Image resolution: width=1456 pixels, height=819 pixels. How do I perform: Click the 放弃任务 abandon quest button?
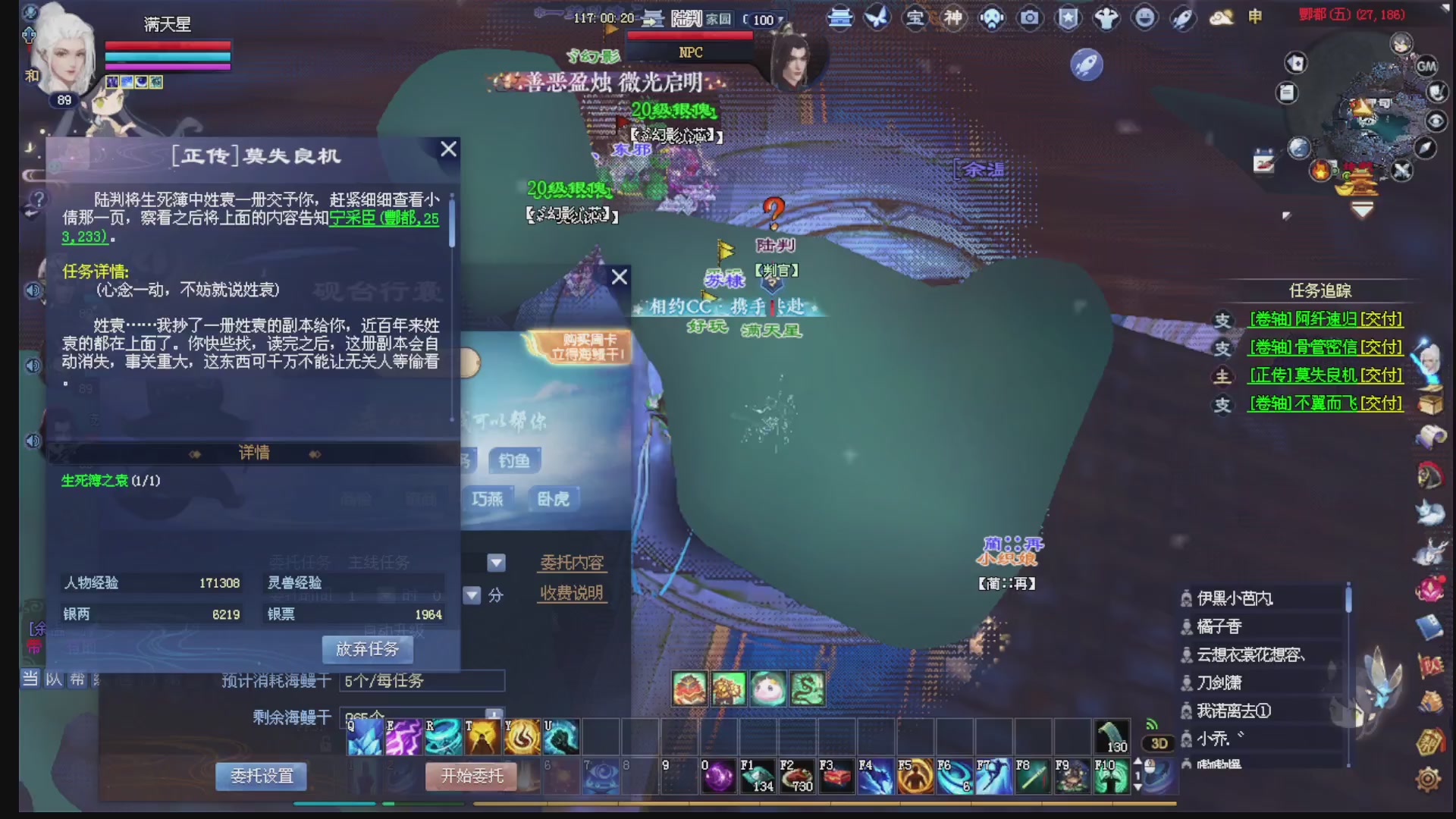[x=367, y=650]
